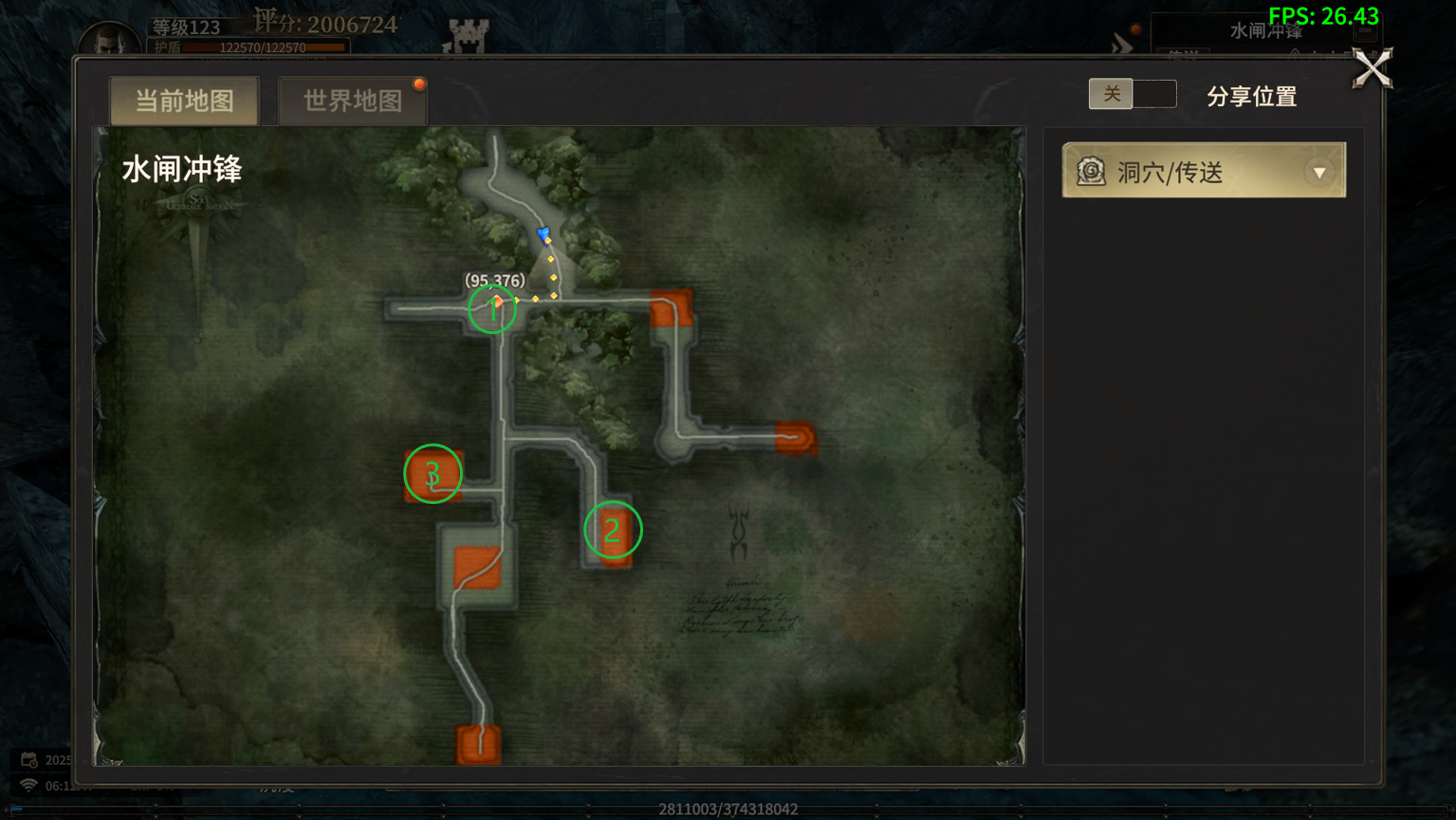Screen dimensions: 1456x820
Task: Toggle the 分享位置 switch
Action: (1132, 94)
